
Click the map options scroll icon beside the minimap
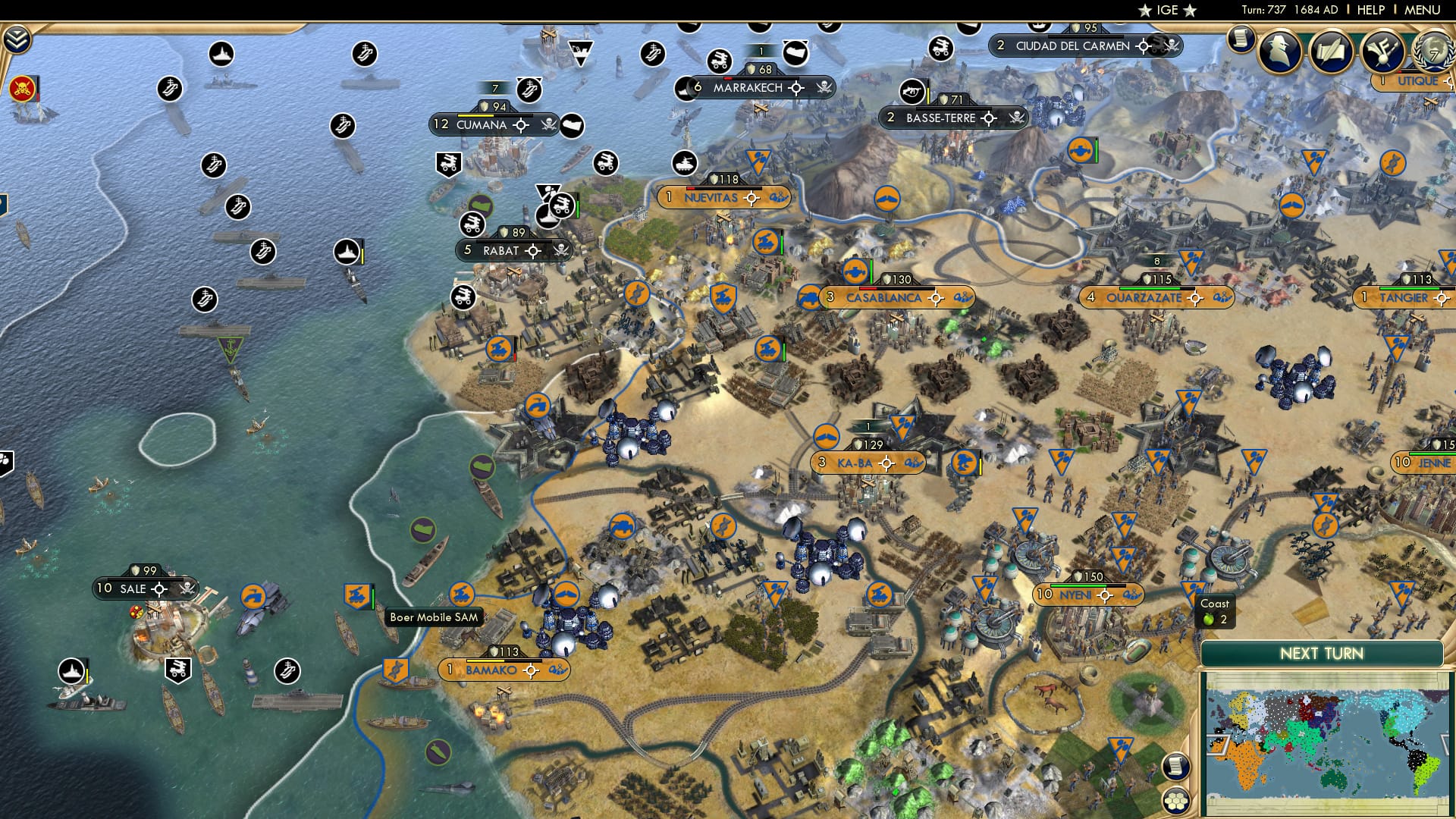pyautogui.click(x=1176, y=764)
